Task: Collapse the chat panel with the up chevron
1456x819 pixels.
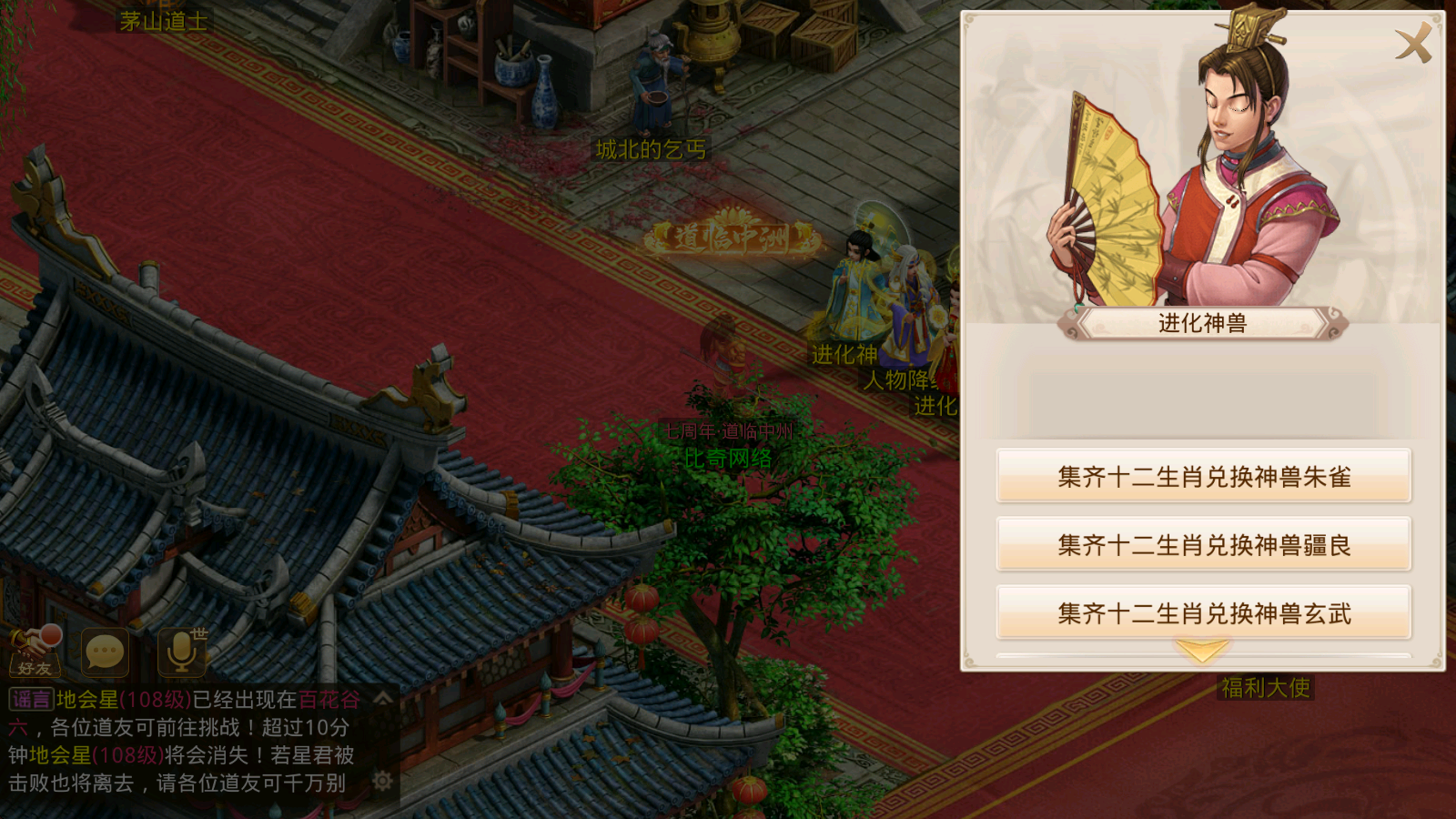Action: pyautogui.click(x=384, y=698)
